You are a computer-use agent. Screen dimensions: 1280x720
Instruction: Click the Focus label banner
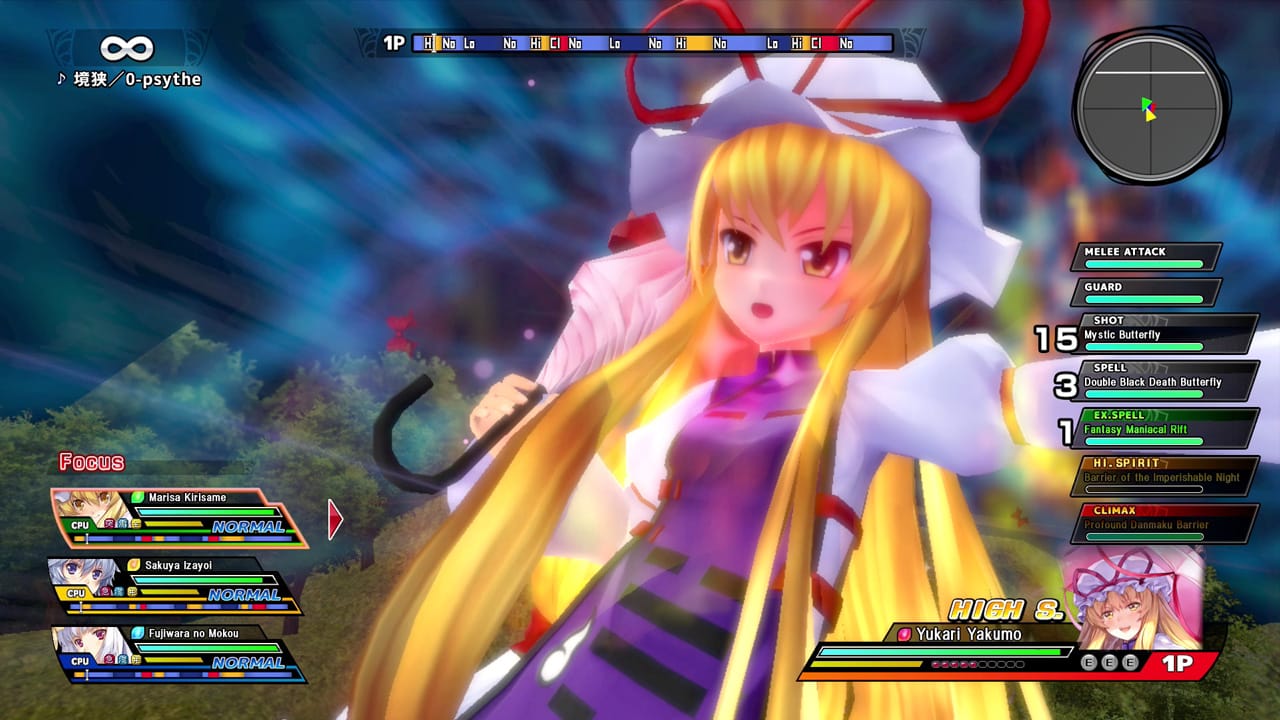coord(94,463)
